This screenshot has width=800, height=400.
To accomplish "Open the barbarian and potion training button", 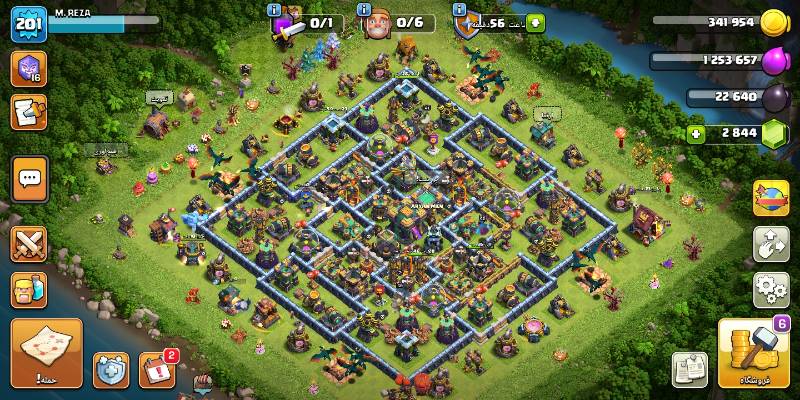I will point(29,290).
